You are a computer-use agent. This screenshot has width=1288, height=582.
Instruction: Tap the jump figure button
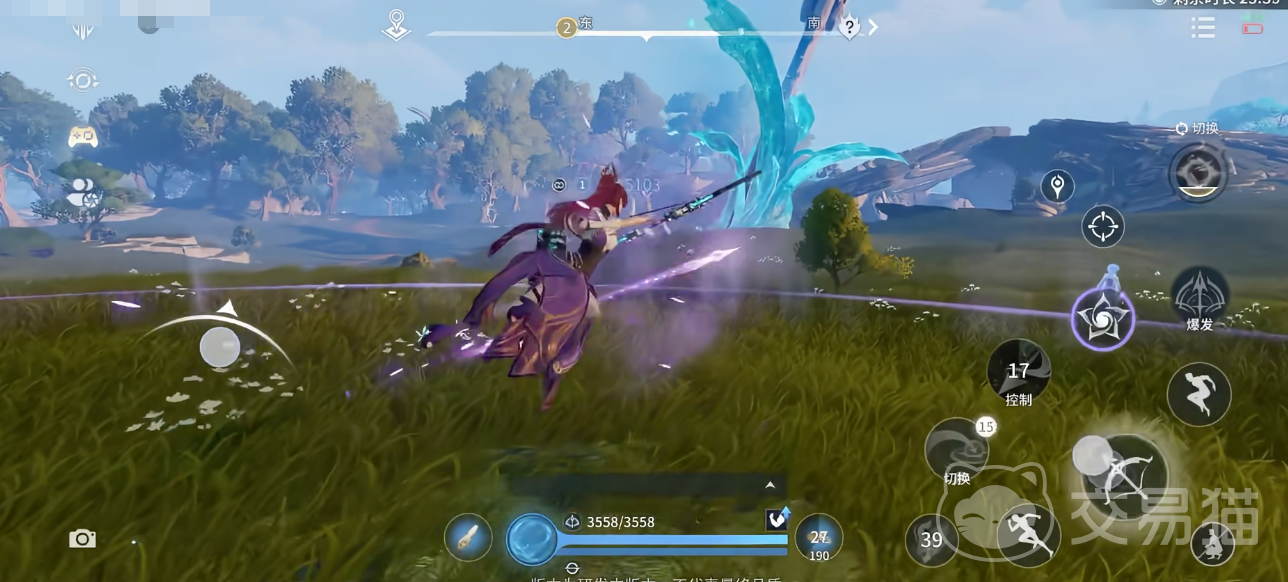coord(1198,394)
